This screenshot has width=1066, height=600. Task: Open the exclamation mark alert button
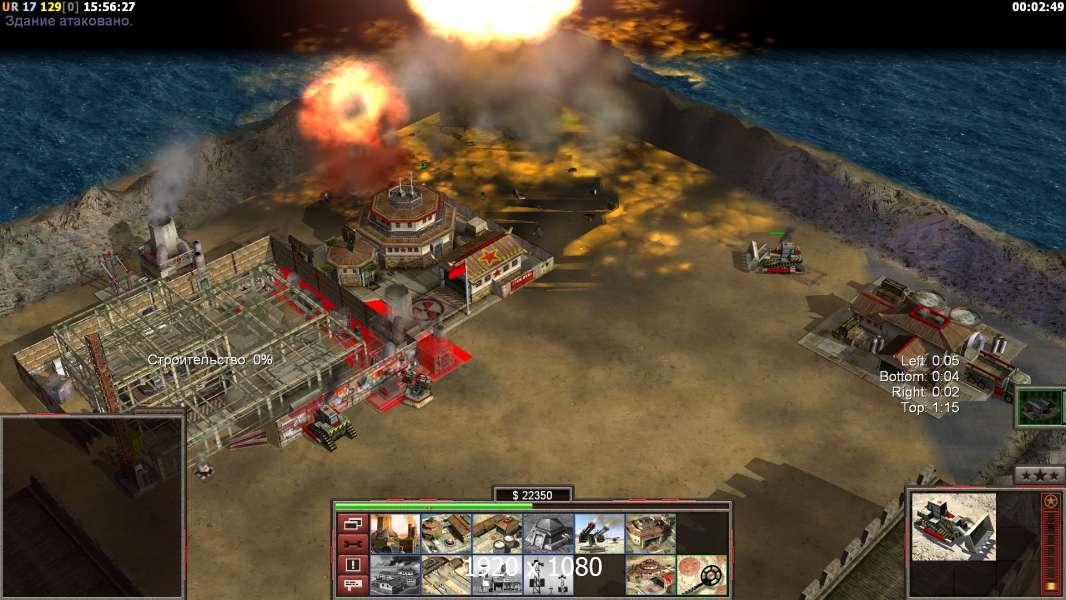(x=352, y=565)
